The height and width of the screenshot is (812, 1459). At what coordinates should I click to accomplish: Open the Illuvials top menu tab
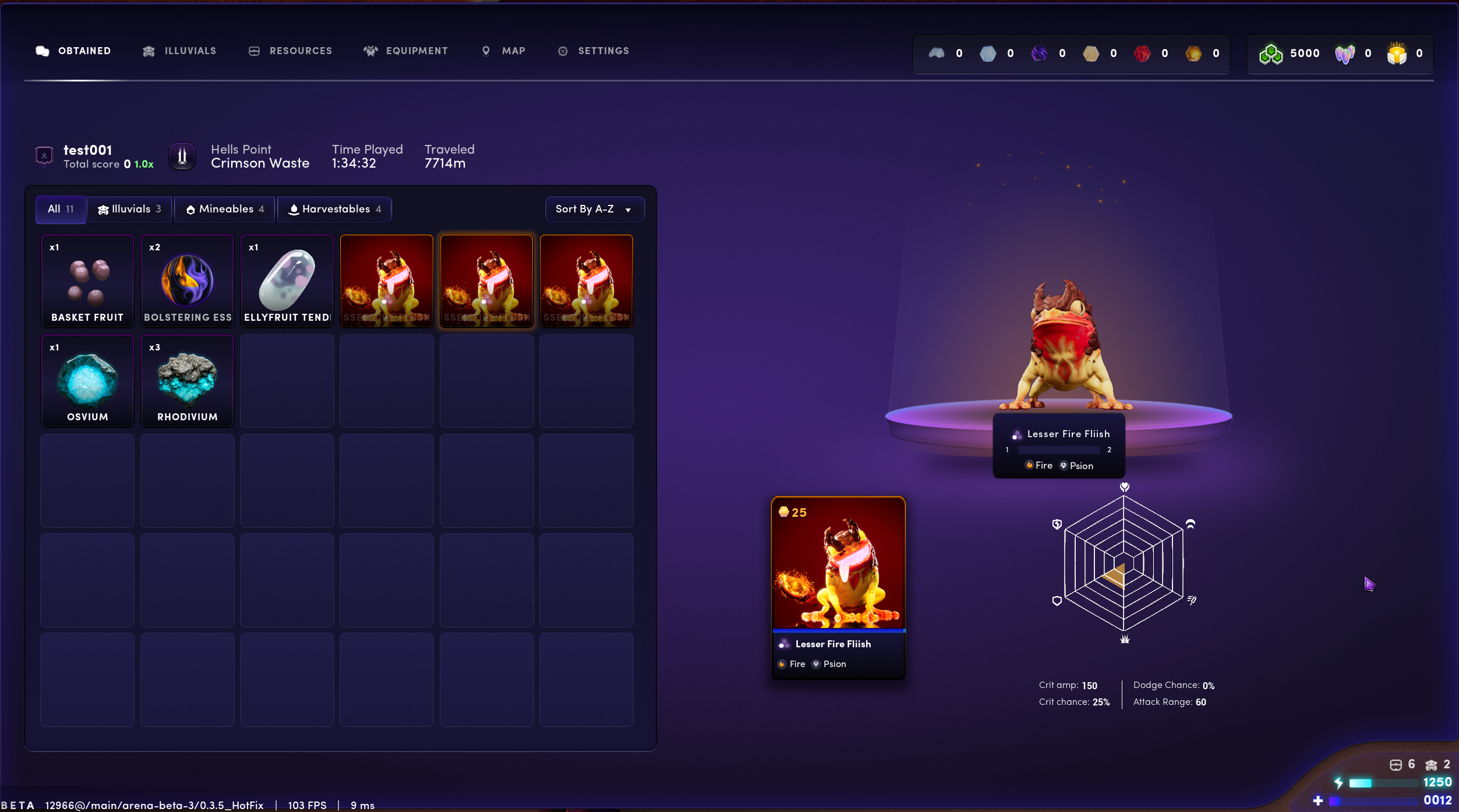point(179,51)
